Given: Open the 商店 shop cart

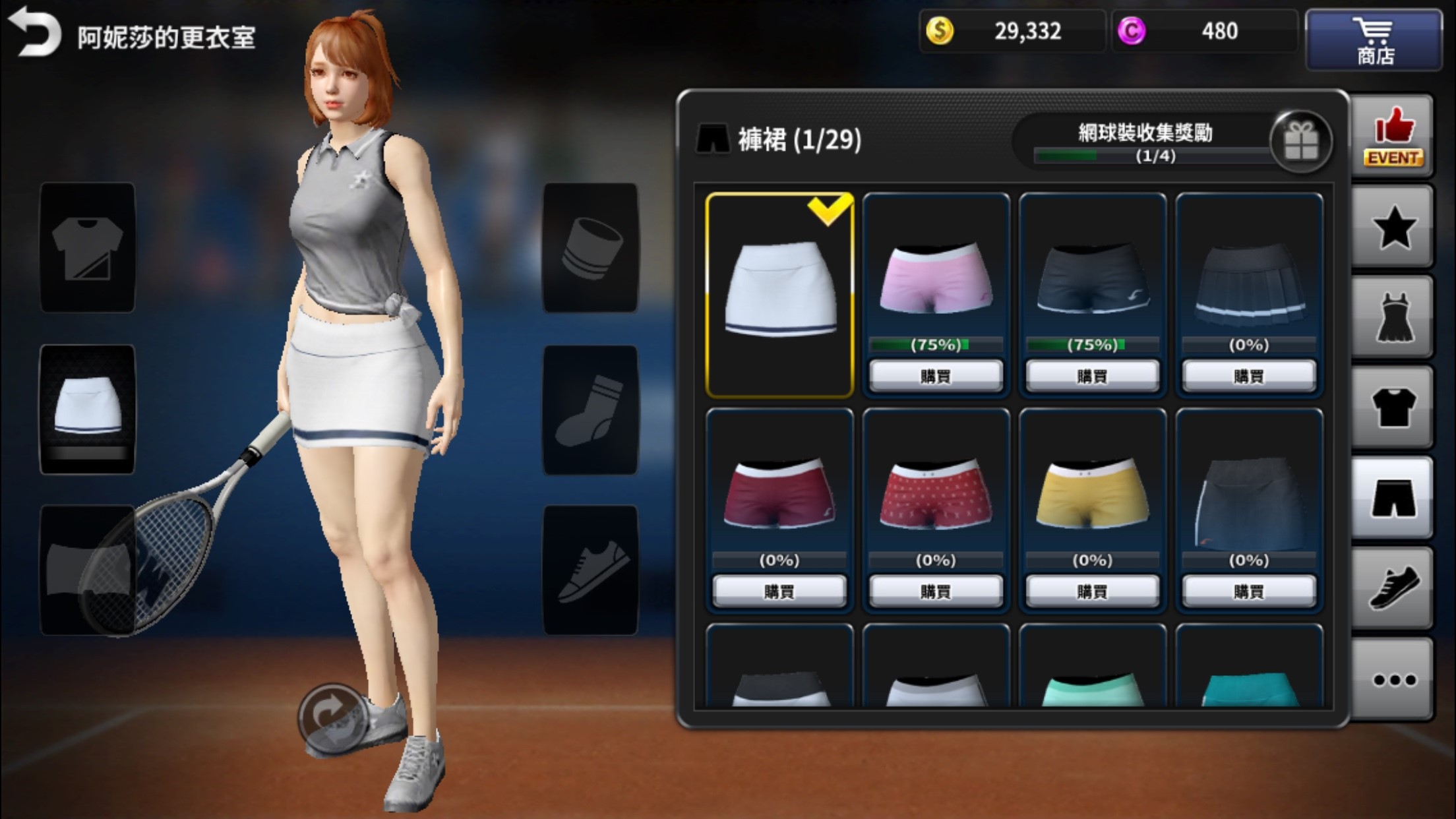Looking at the screenshot, I should click(x=1374, y=40).
